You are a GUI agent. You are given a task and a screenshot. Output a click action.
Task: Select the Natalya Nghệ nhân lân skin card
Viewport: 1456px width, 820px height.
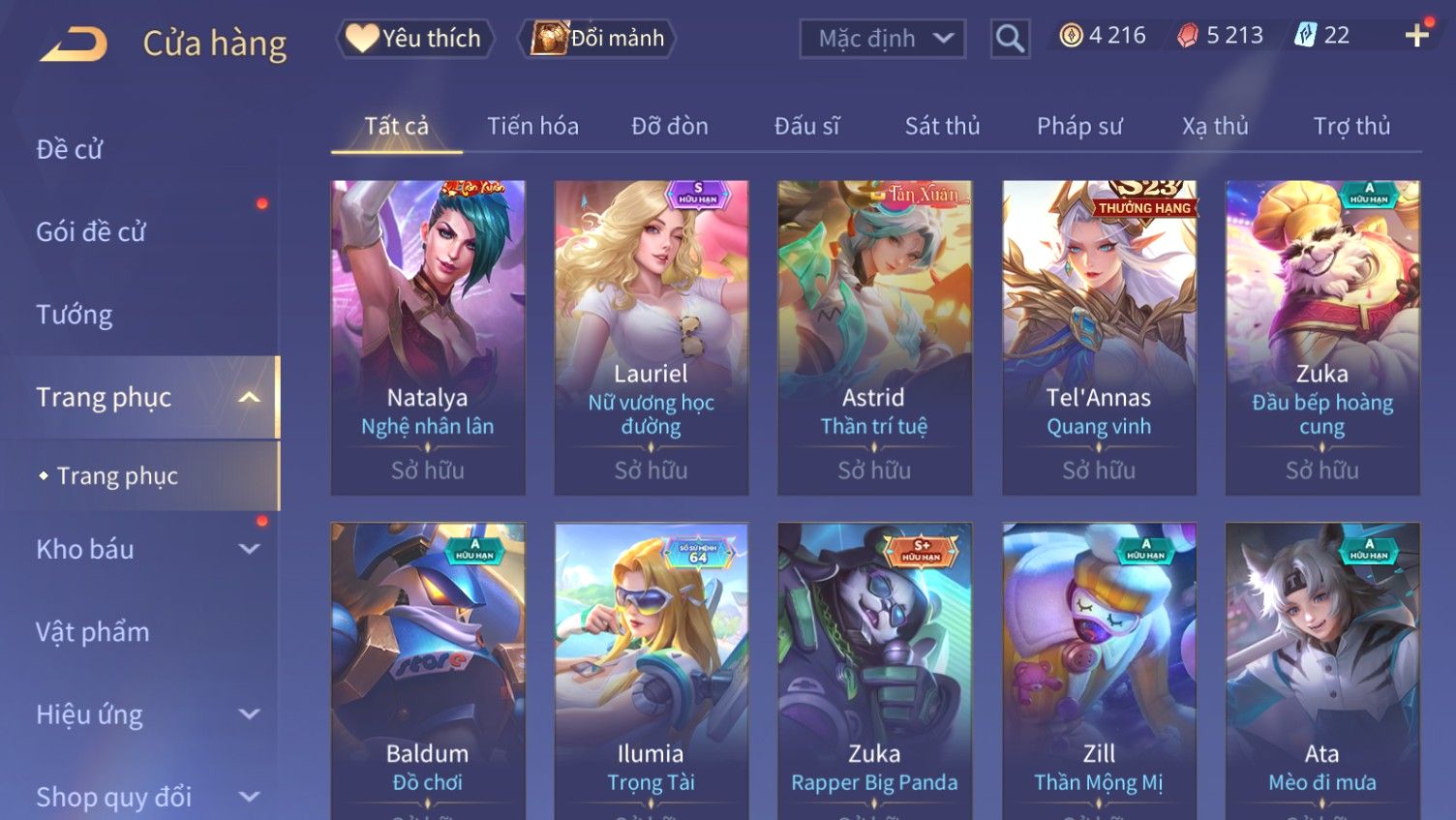[x=428, y=337]
